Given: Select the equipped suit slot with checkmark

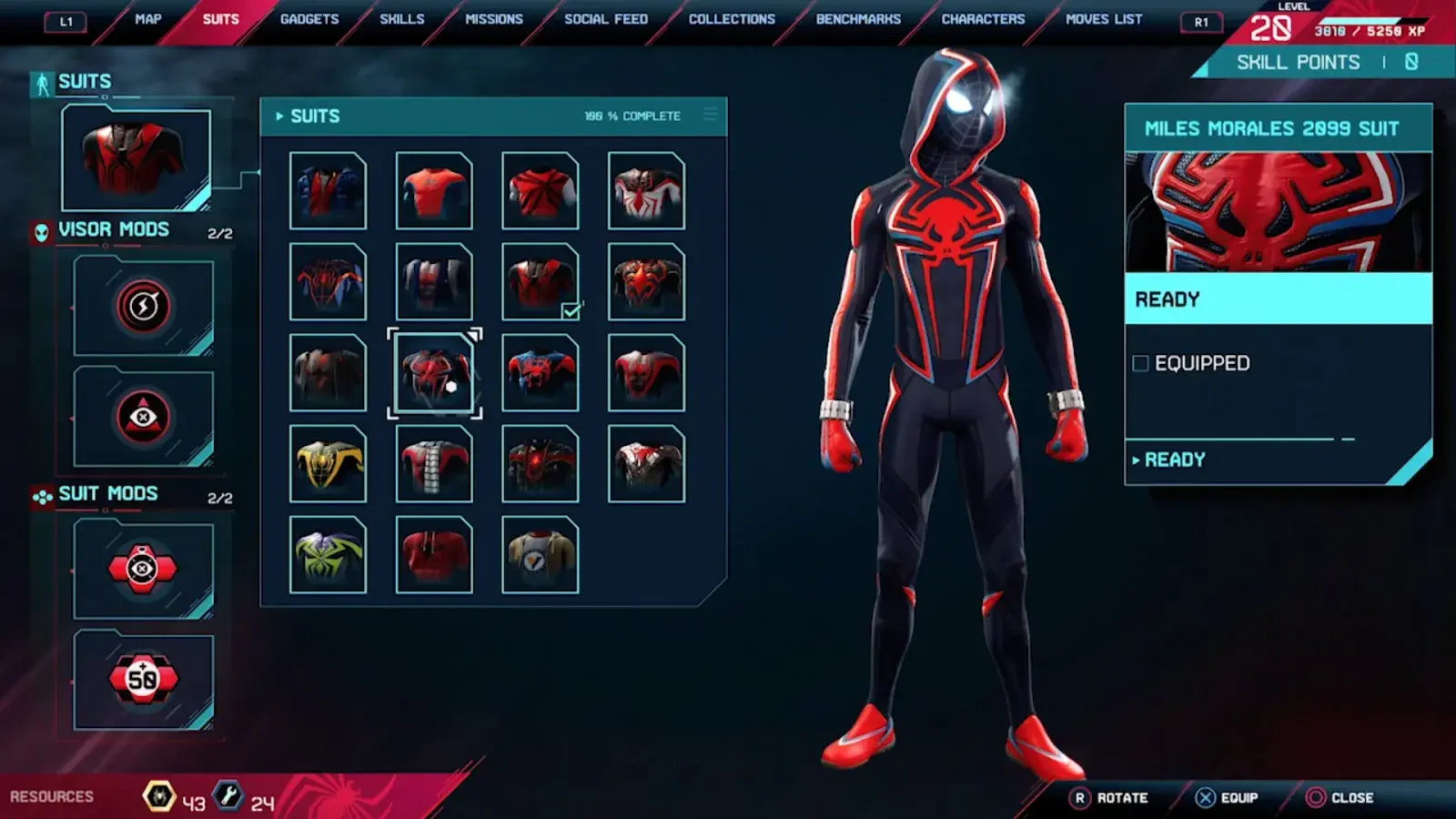Looking at the screenshot, I should point(540,281).
